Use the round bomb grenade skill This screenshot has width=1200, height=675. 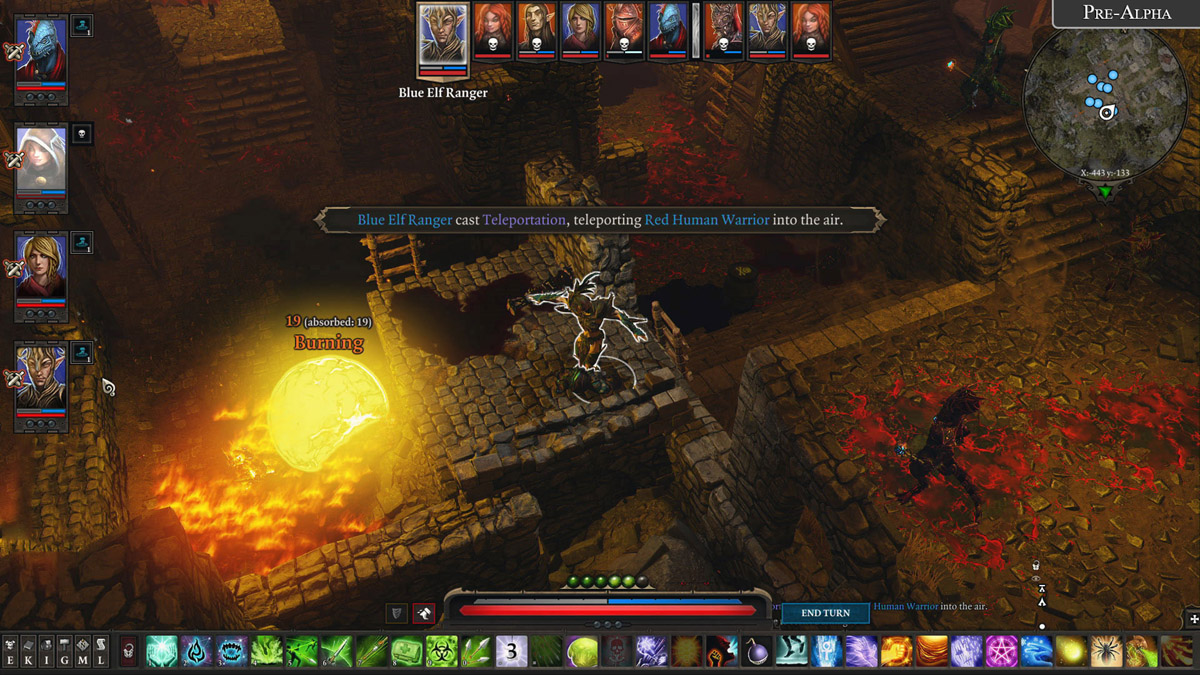(757, 652)
